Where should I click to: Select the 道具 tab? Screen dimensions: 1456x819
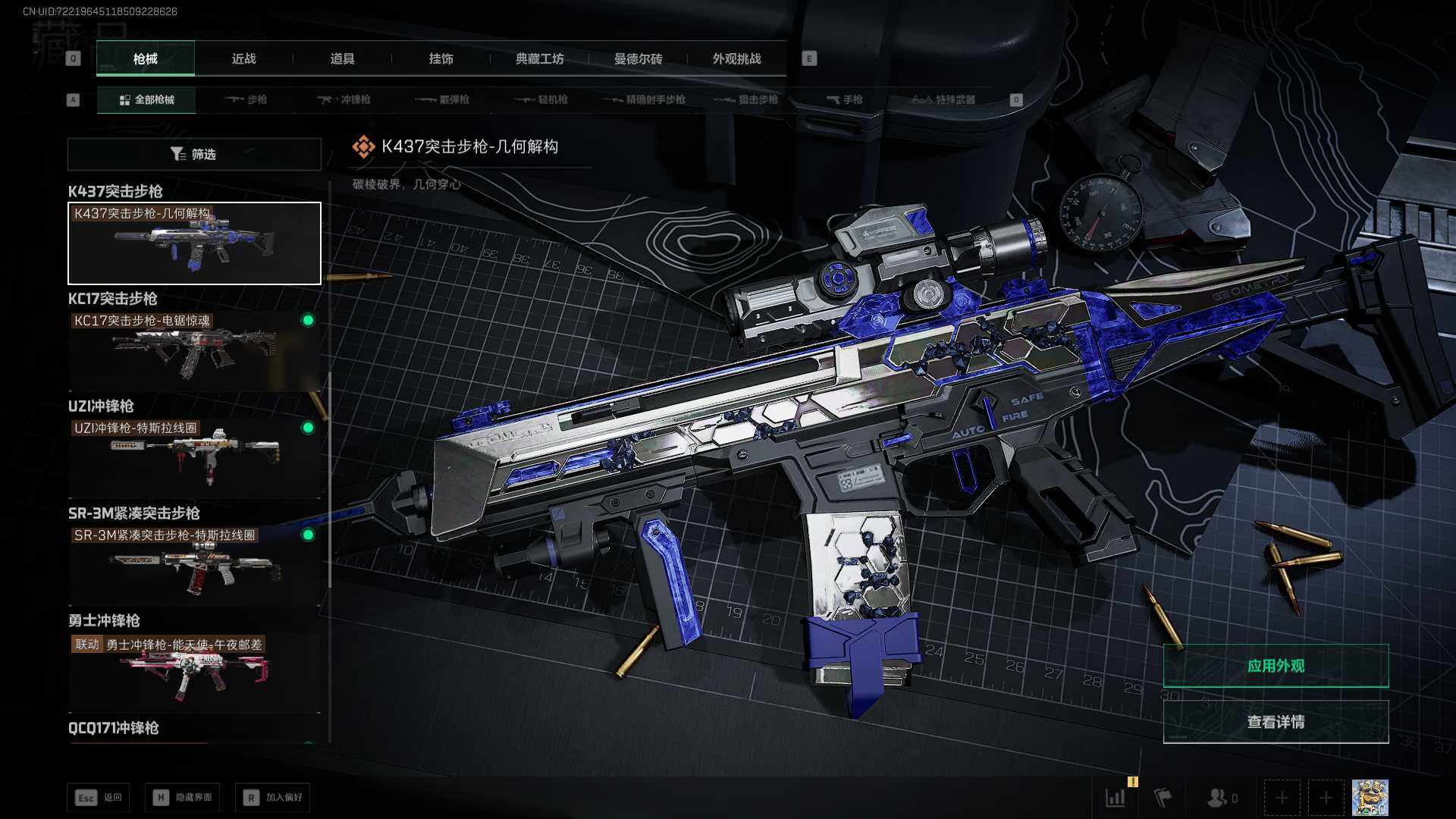[x=342, y=58]
